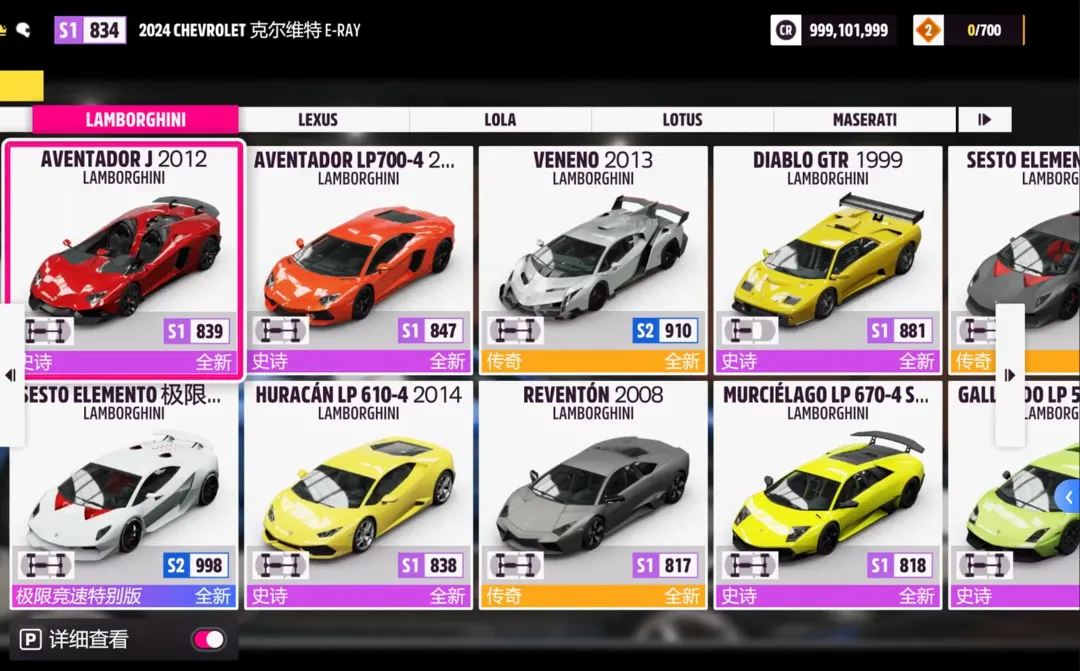
Task: Select the Aventador J 2012 car
Action: [124, 260]
